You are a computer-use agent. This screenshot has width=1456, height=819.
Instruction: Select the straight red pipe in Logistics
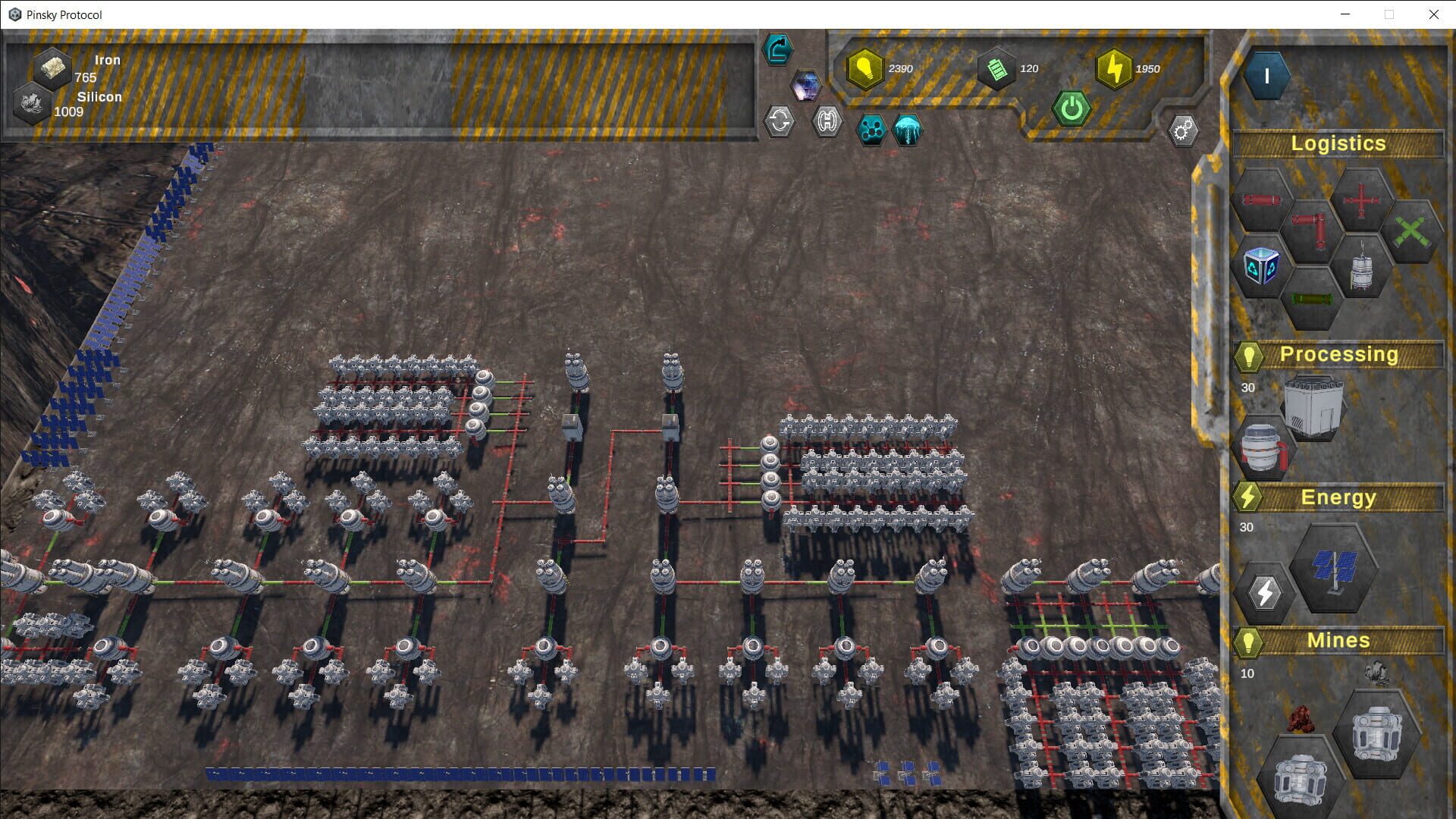1263,199
